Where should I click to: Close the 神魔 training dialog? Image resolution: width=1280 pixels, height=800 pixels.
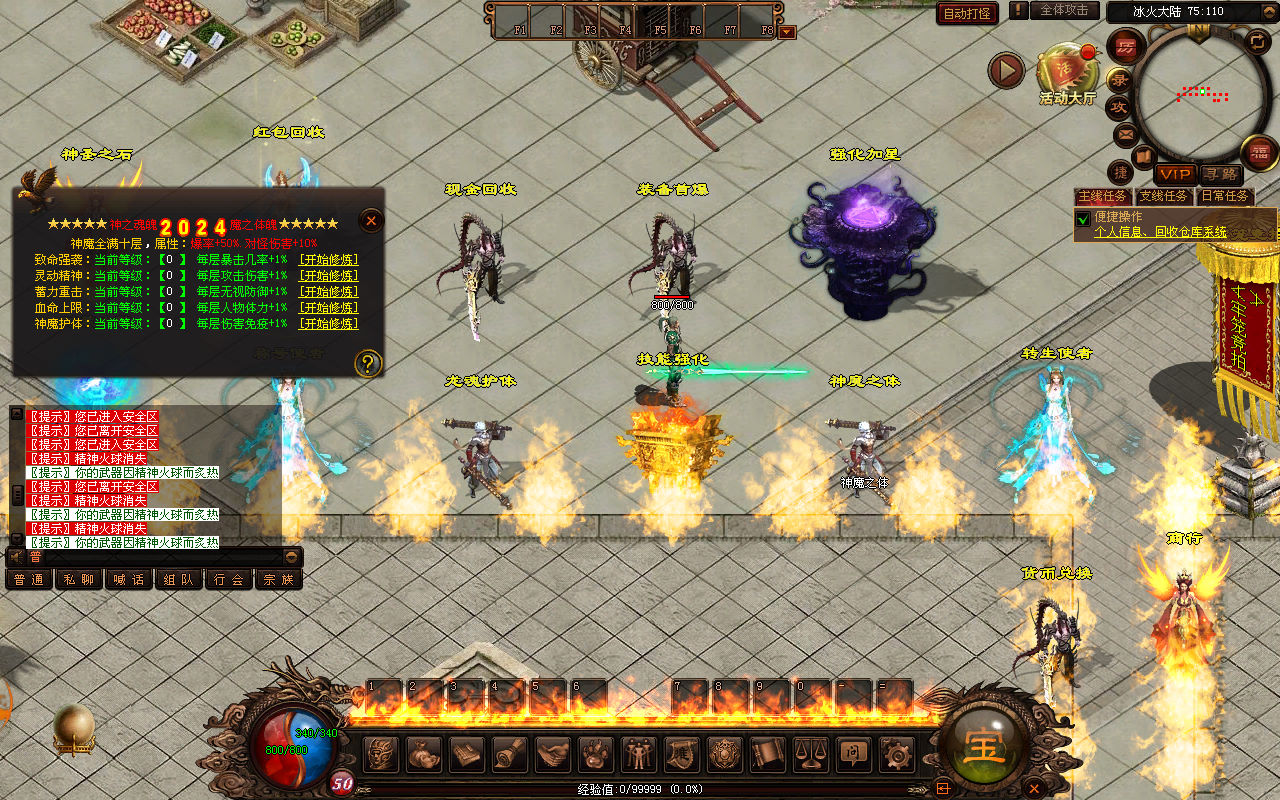371,221
